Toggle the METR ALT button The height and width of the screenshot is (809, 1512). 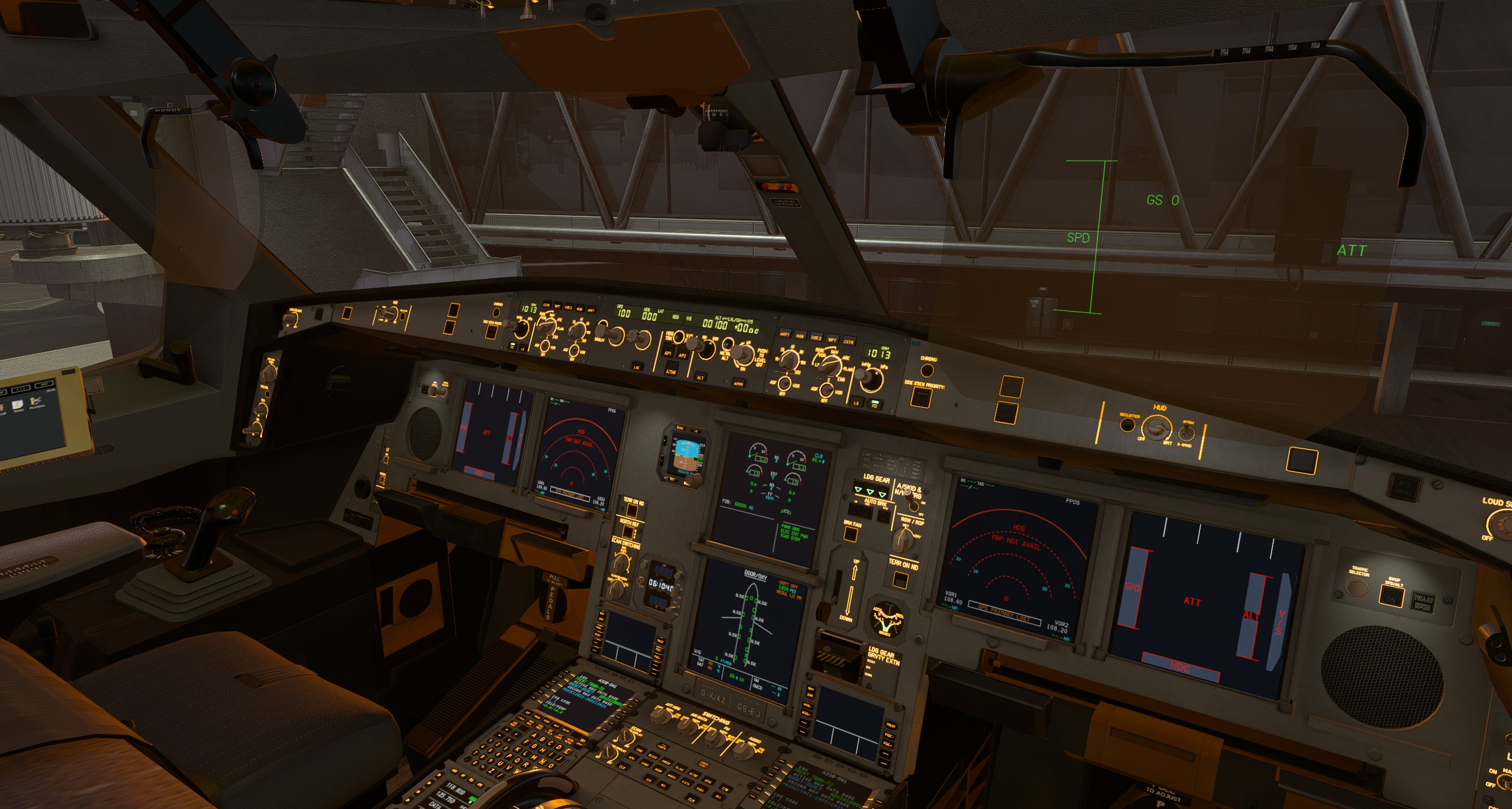729,344
